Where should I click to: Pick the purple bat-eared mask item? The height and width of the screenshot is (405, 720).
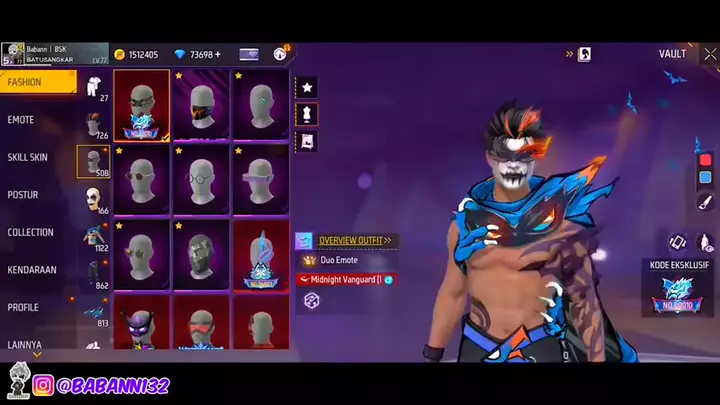coord(141,325)
